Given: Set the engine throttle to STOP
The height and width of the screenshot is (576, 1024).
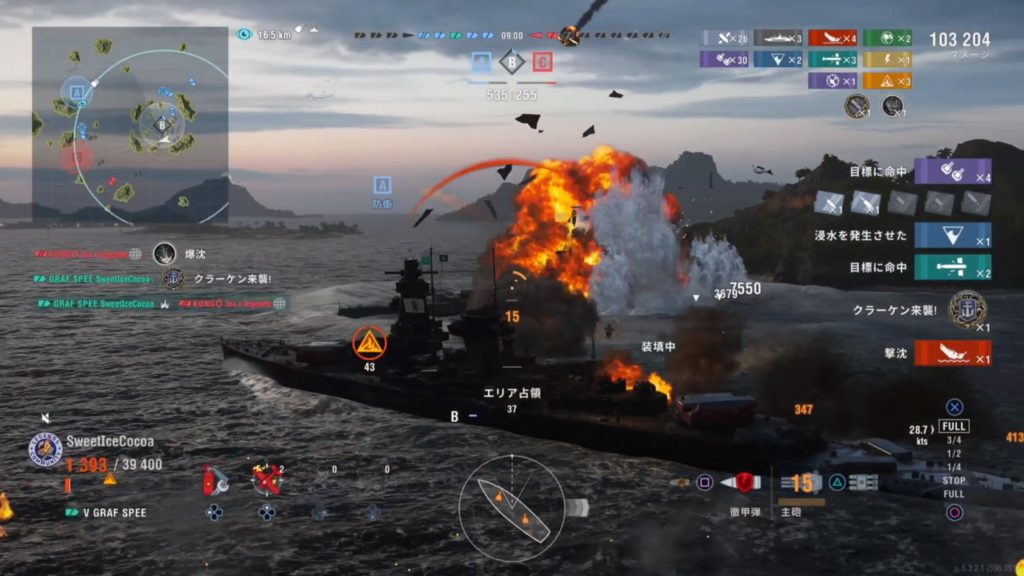Looking at the screenshot, I should tap(954, 481).
